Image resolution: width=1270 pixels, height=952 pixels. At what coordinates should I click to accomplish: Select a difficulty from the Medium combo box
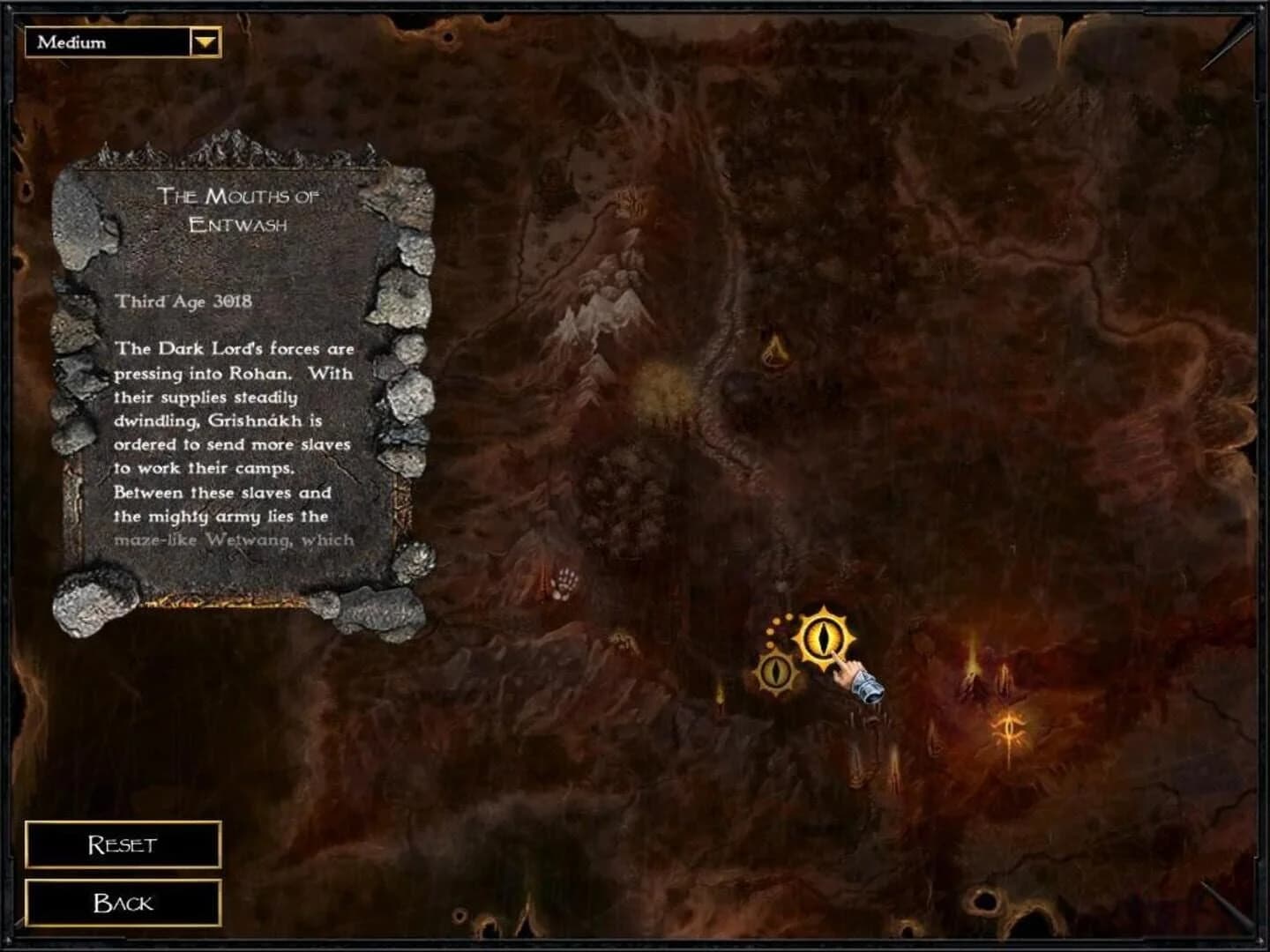click(x=123, y=40)
